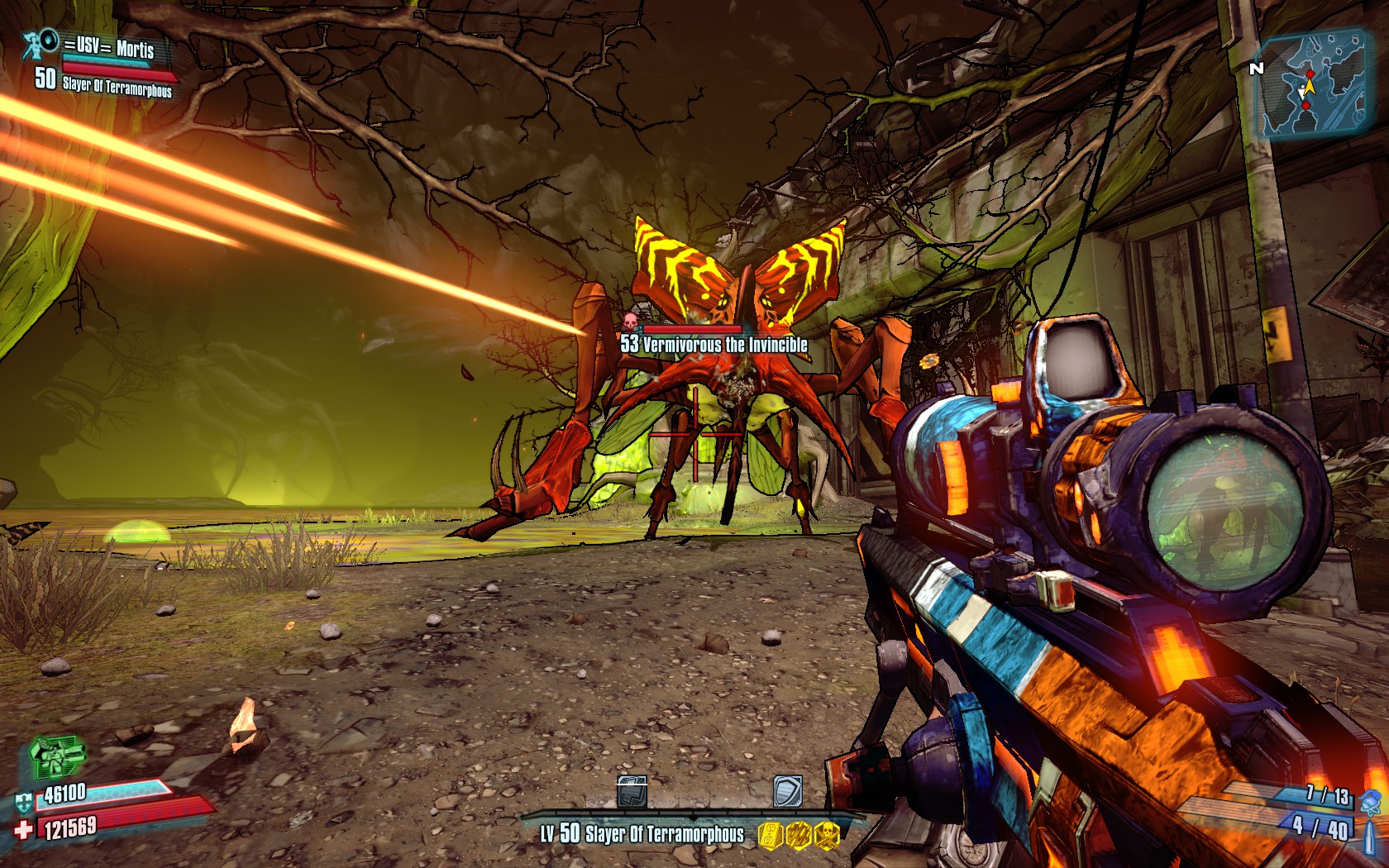Viewport: 1389px width, 868px height.
Task: Click the shield icon beside 46100
Action: click(23, 800)
